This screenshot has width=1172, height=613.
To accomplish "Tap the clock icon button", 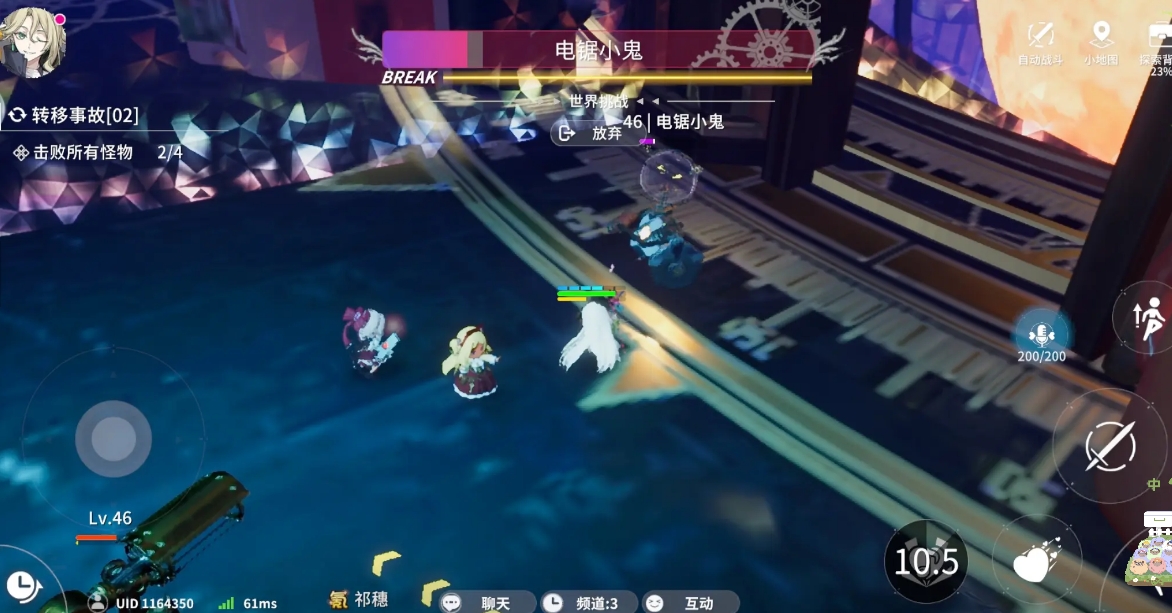I will pyautogui.click(x=20, y=584).
